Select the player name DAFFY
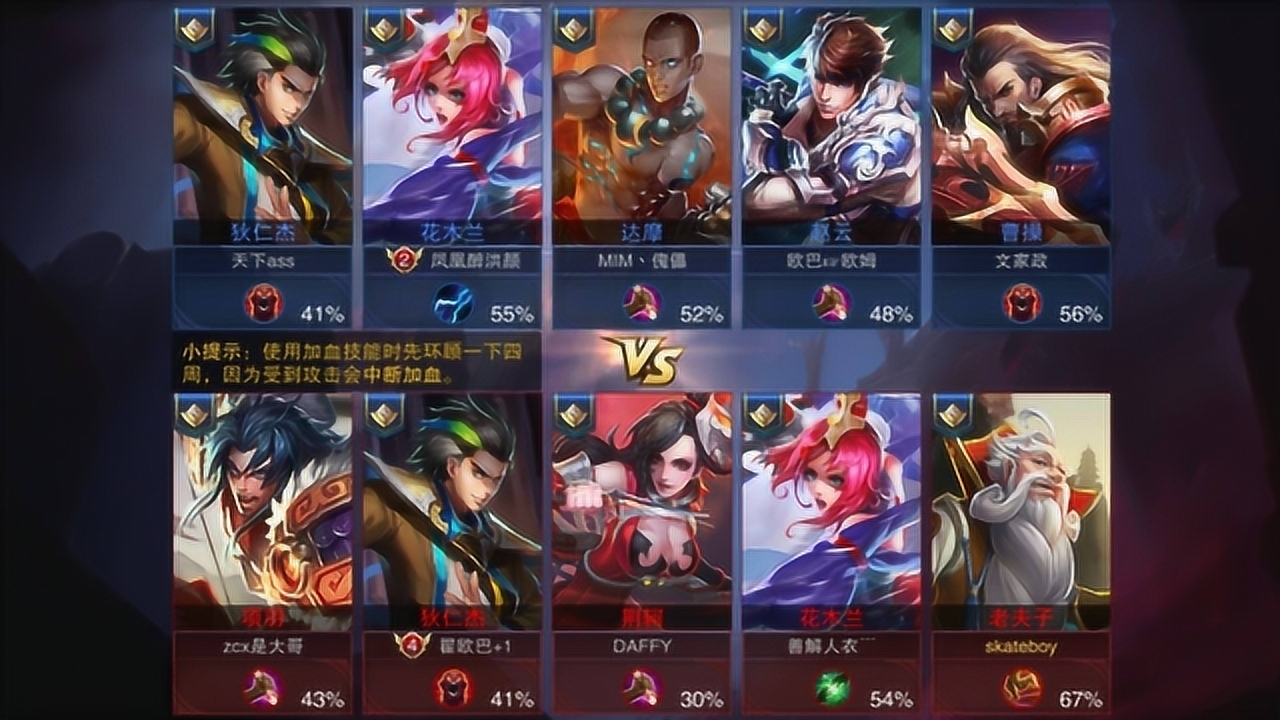This screenshot has width=1280, height=720. coord(641,647)
